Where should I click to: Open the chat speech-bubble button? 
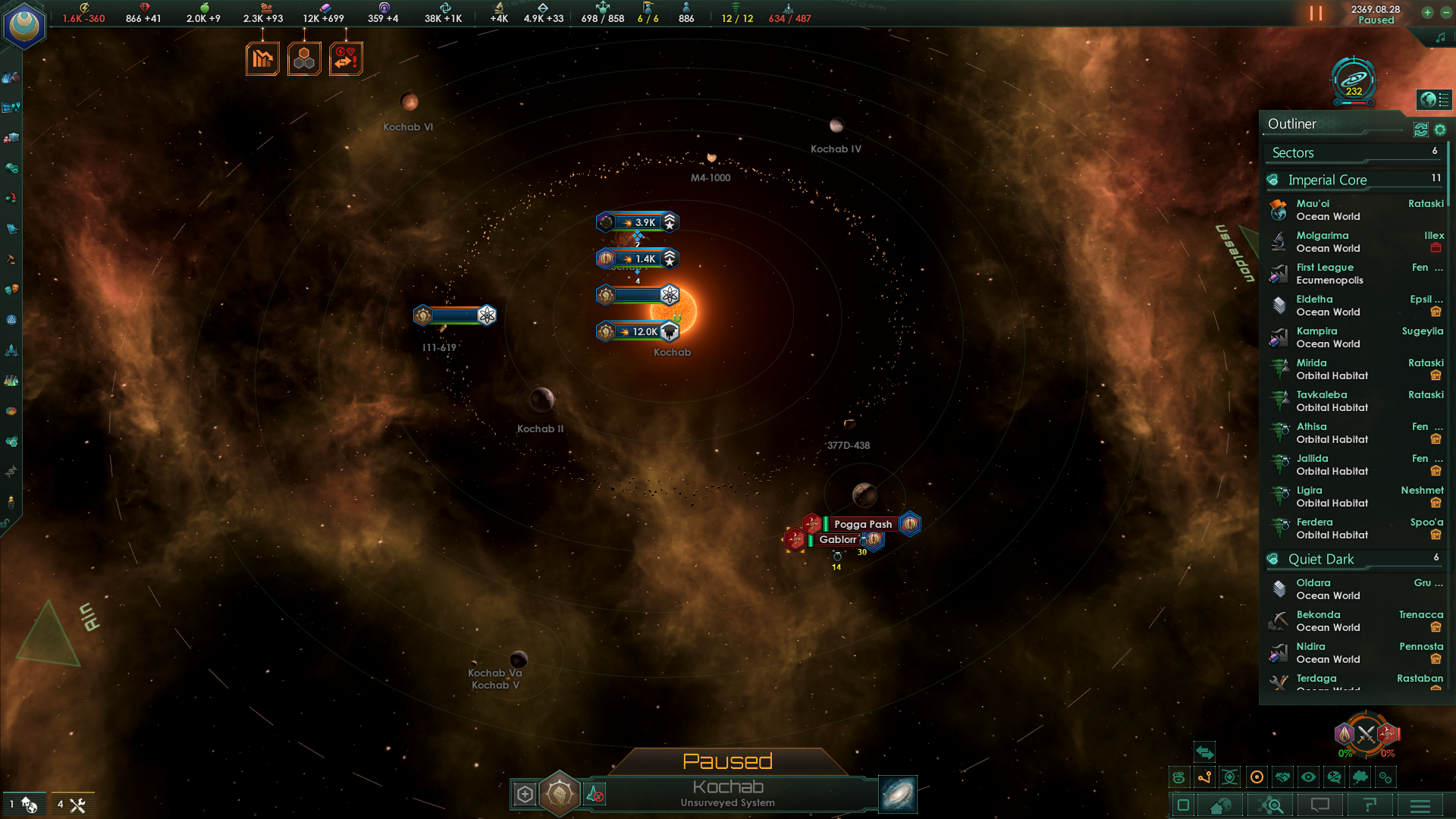pyautogui.click(x=1320, y=805)
